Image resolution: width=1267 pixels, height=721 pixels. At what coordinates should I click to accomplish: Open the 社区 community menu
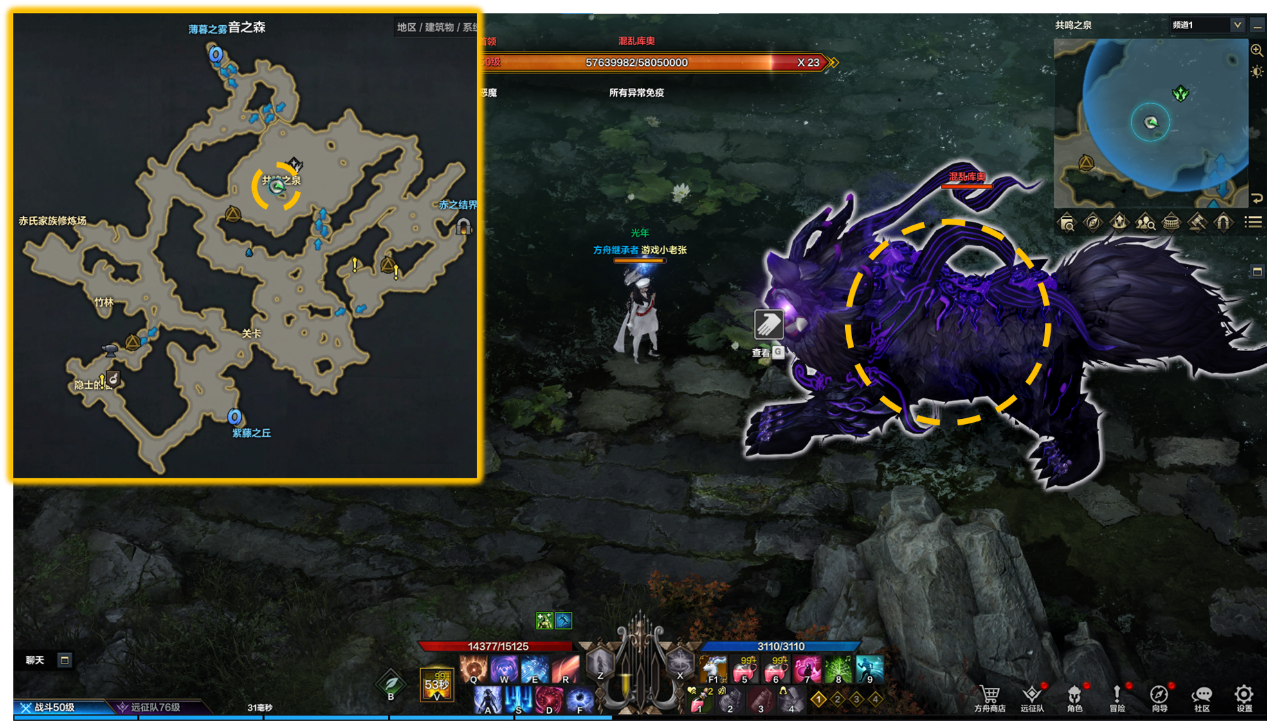1202,695
